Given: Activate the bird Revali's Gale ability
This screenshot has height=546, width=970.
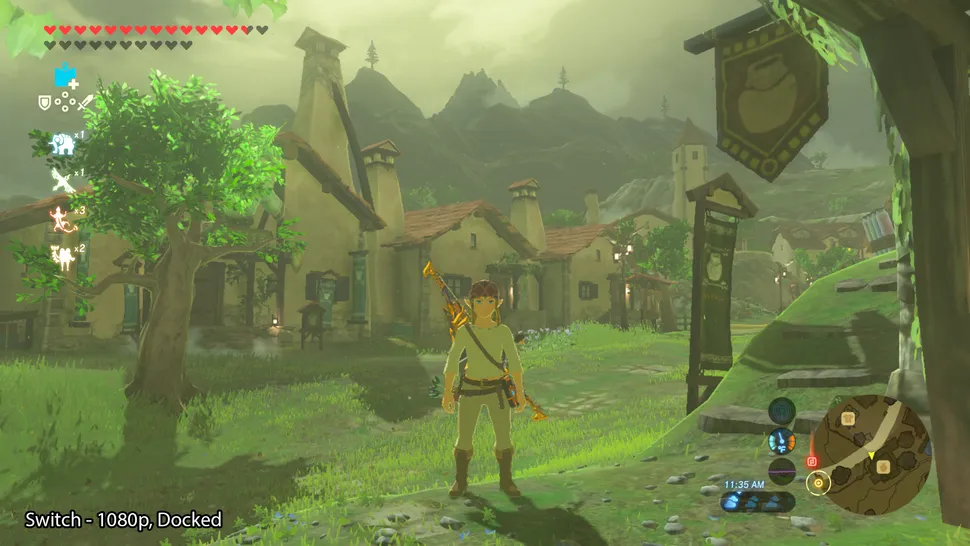Looking at the screenshot, I should (64, 180).
